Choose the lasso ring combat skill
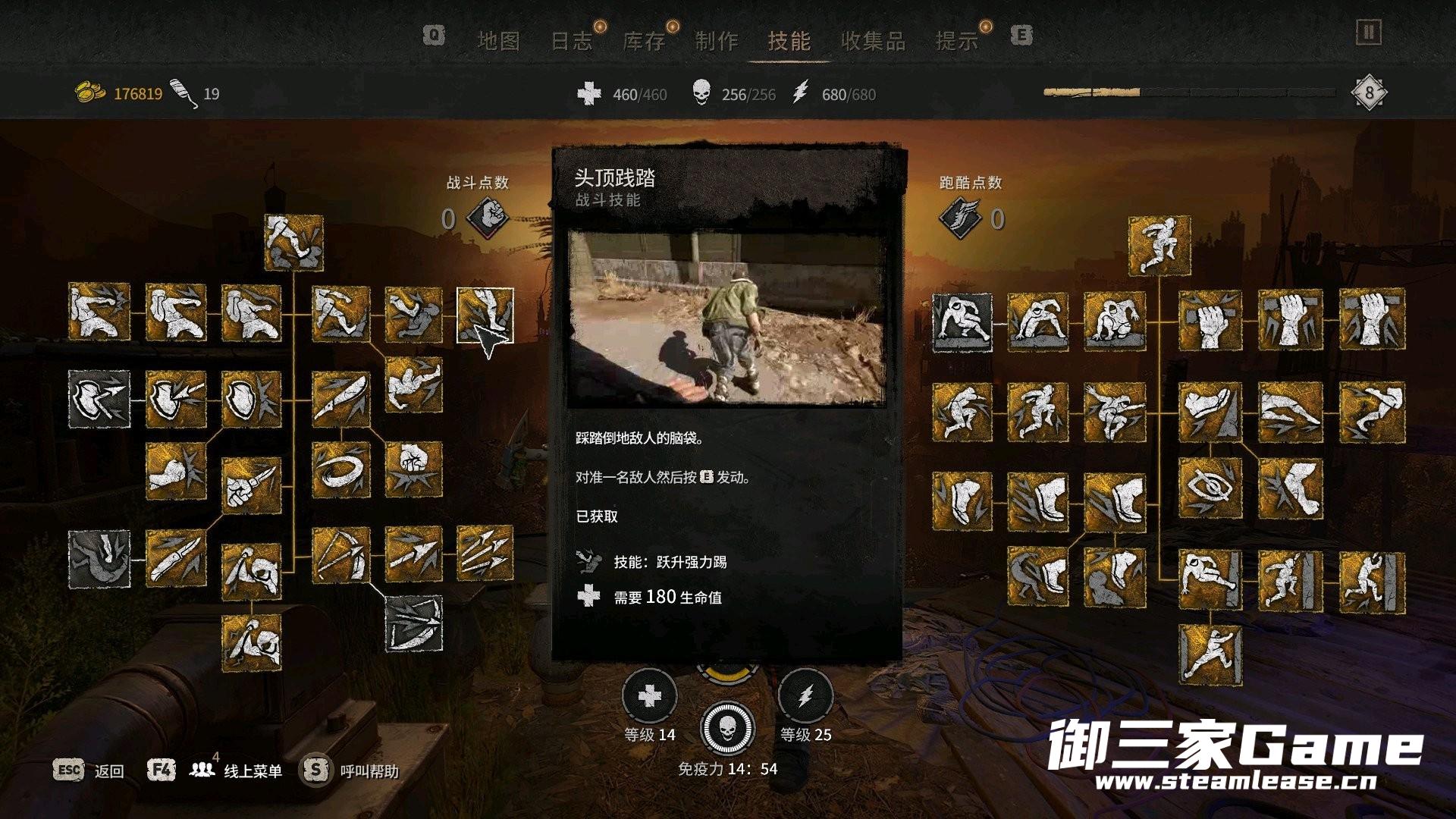Screen dimensions: 1456x819 pos(340,470)
